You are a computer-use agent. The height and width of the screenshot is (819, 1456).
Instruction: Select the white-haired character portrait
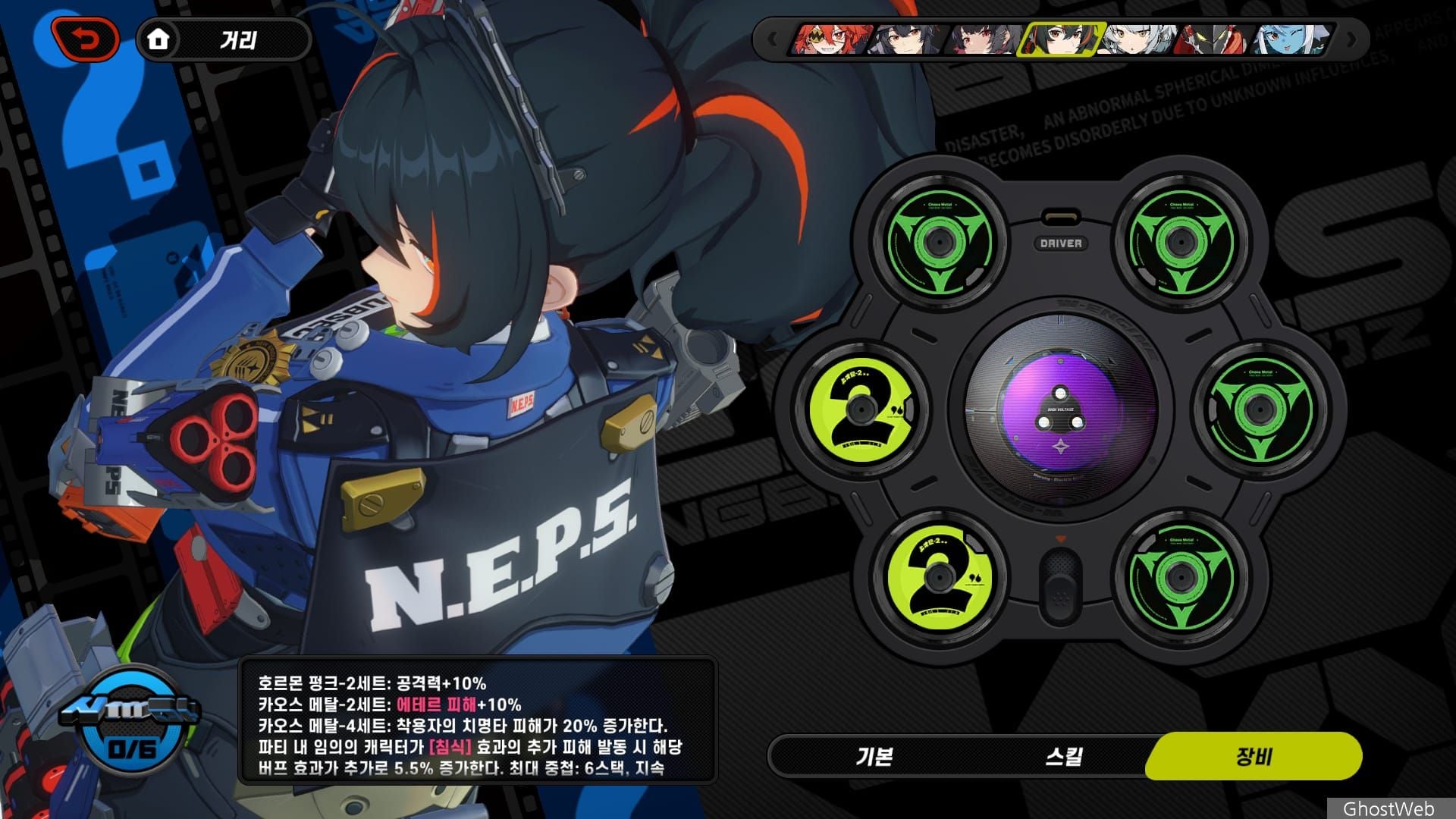(x=1137, y=39)
